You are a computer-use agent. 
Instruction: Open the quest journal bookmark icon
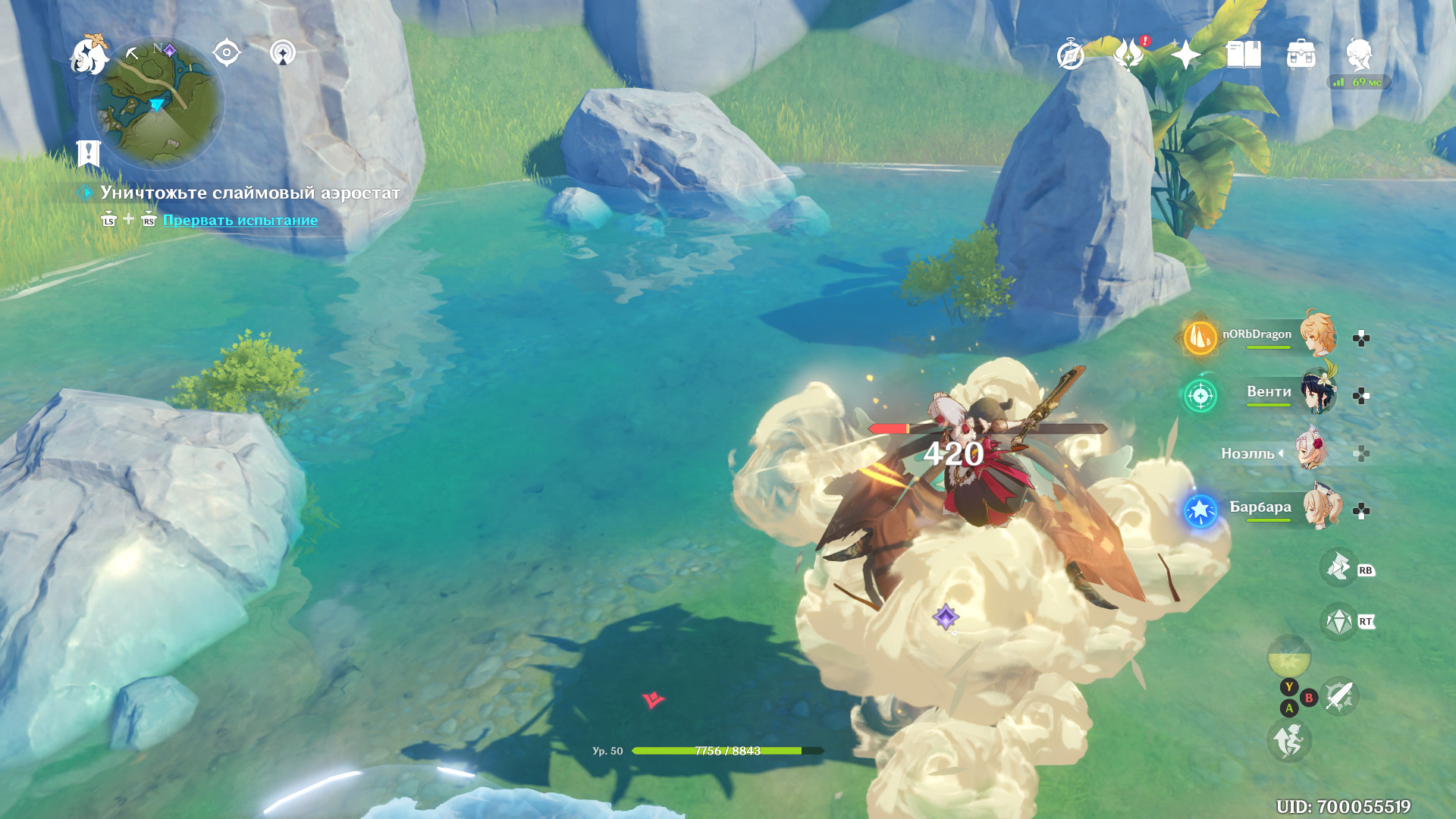pos(89,153)
